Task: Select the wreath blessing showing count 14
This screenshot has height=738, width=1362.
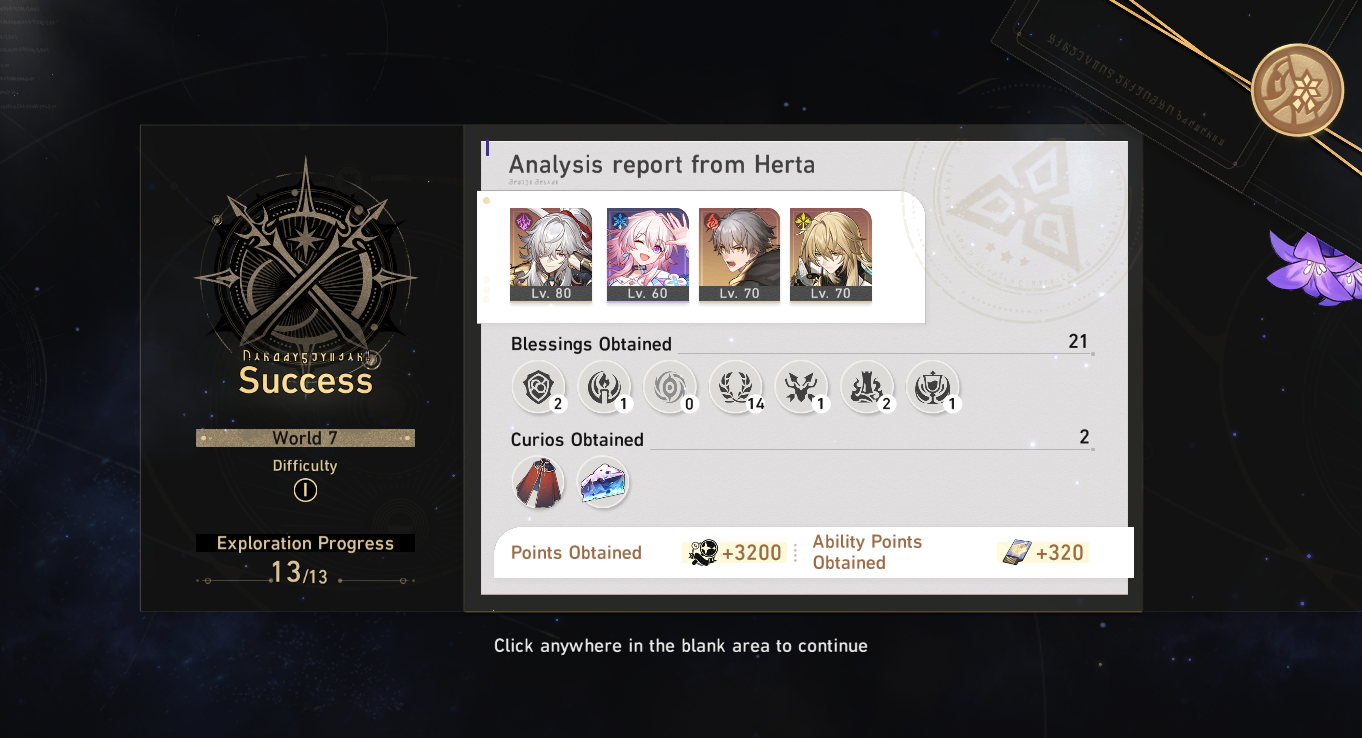Action: (736, 387)
